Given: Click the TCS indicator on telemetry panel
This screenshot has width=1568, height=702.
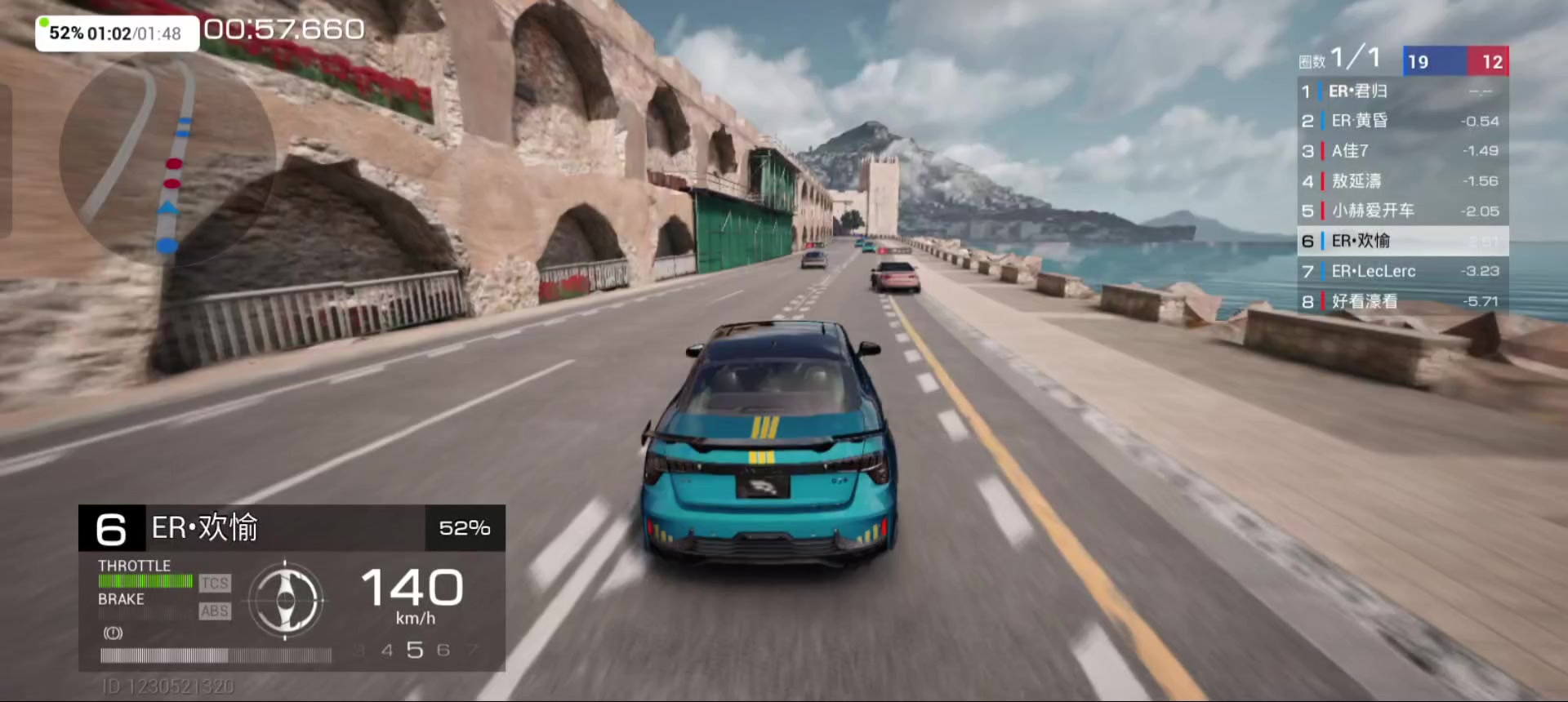Looking at the screenshot, I should 215,583.
